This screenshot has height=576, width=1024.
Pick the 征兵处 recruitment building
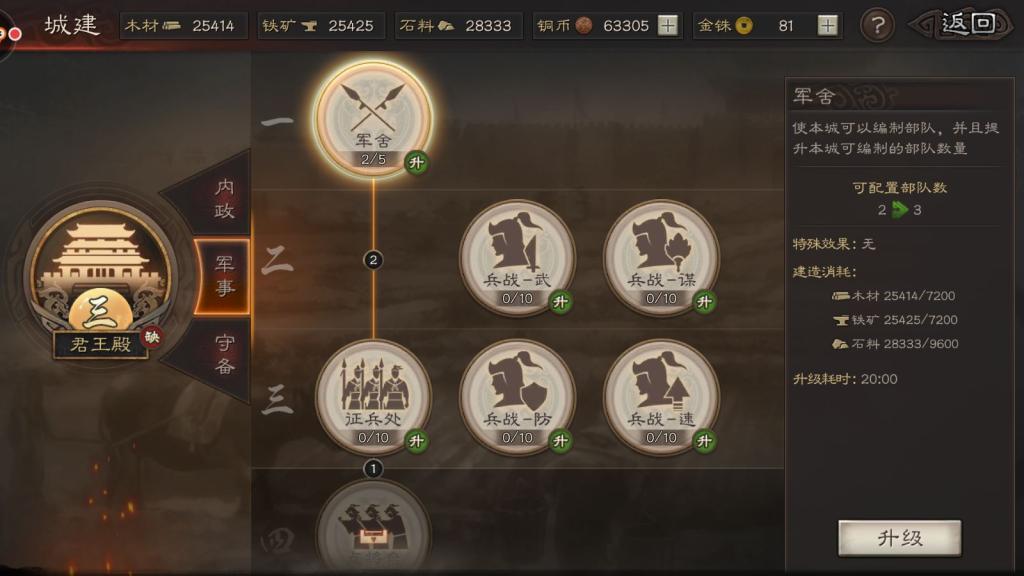pyautogui.click(x=374, y=396)
